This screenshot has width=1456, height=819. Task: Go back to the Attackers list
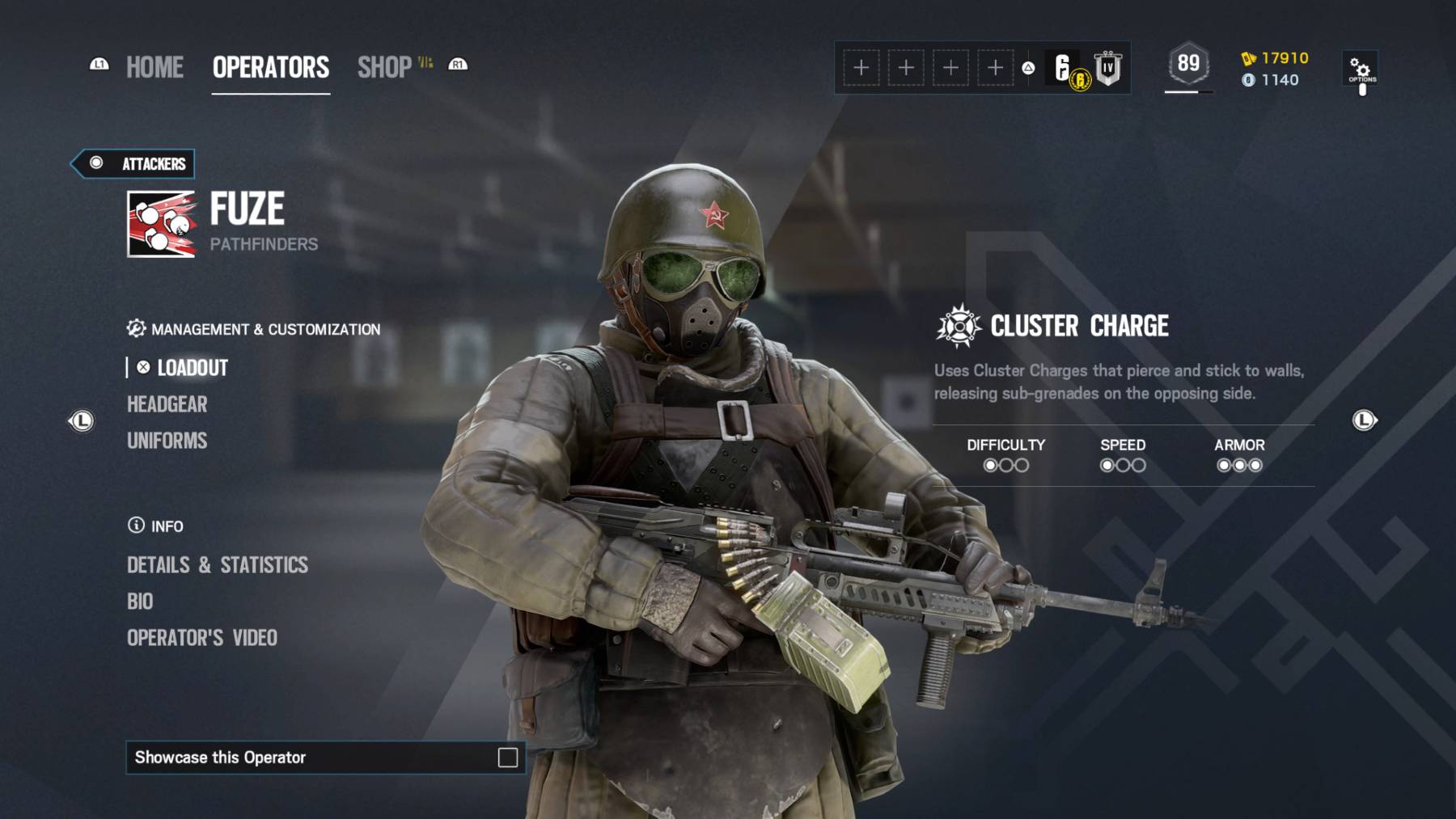[134, 163]
